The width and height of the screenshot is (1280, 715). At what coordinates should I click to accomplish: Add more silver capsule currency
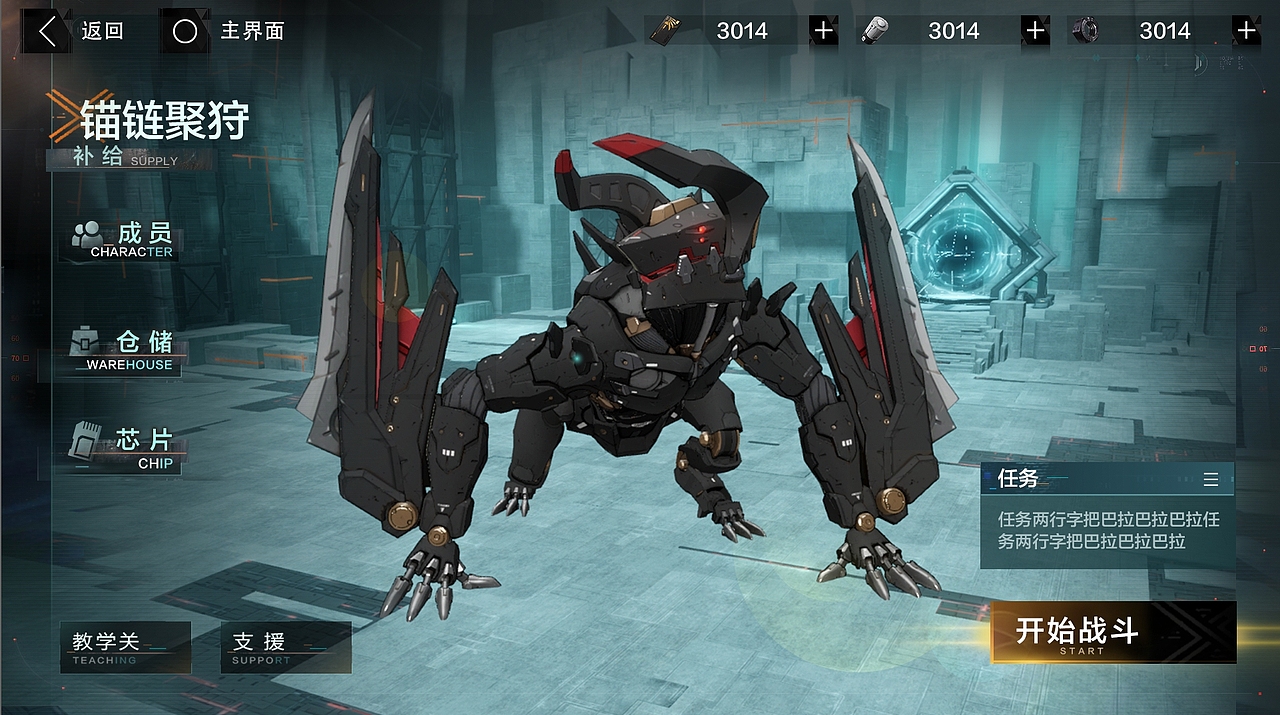tap(1035, 31)
